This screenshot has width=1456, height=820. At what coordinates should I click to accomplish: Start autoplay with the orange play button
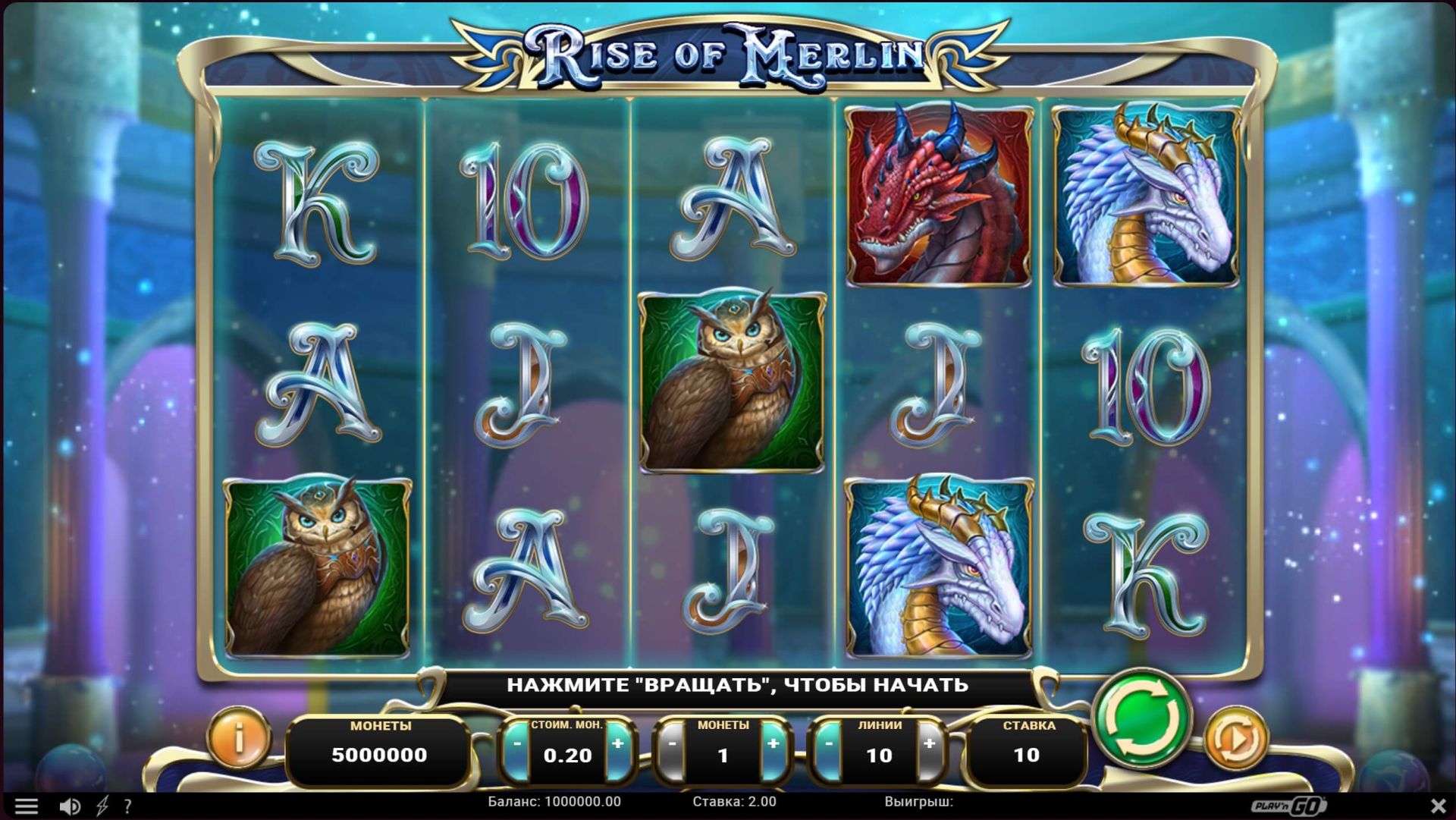[x=1235, y=738]
